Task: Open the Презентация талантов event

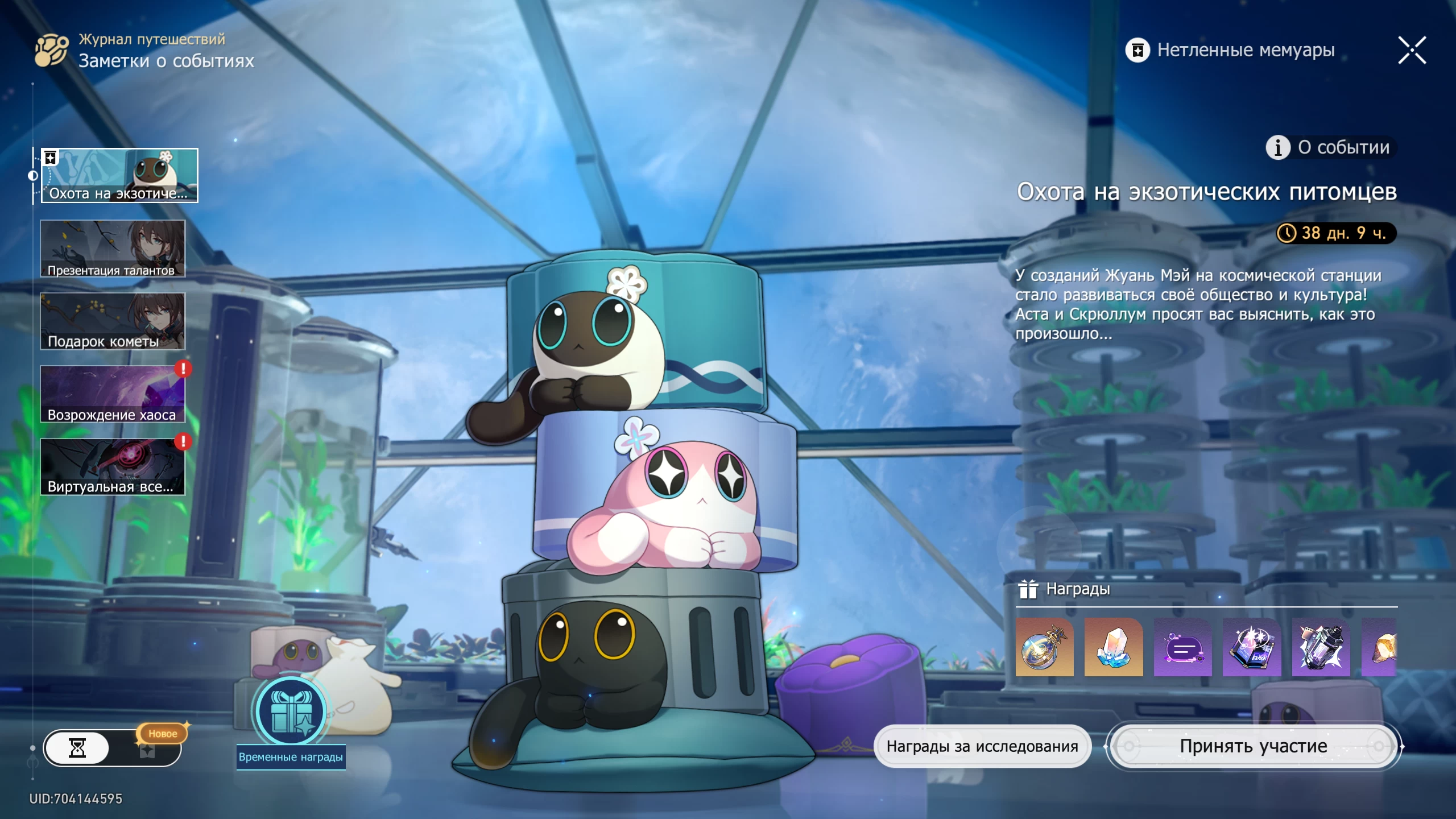Action: click(x=113, y=249)
